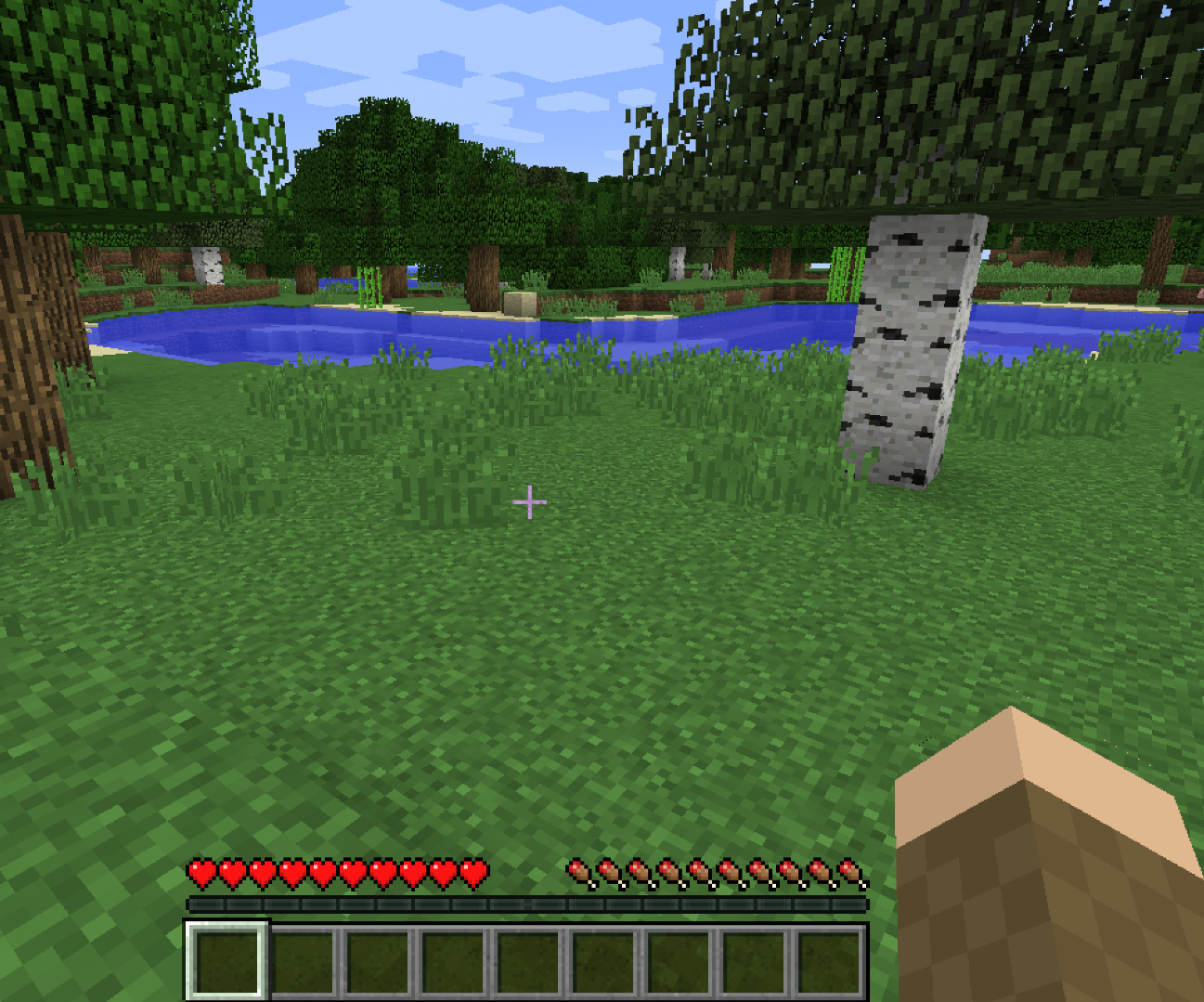Click the dark oak leaves at the top right
This screenshot has width=1204, height=1002.
point(1068,93)
